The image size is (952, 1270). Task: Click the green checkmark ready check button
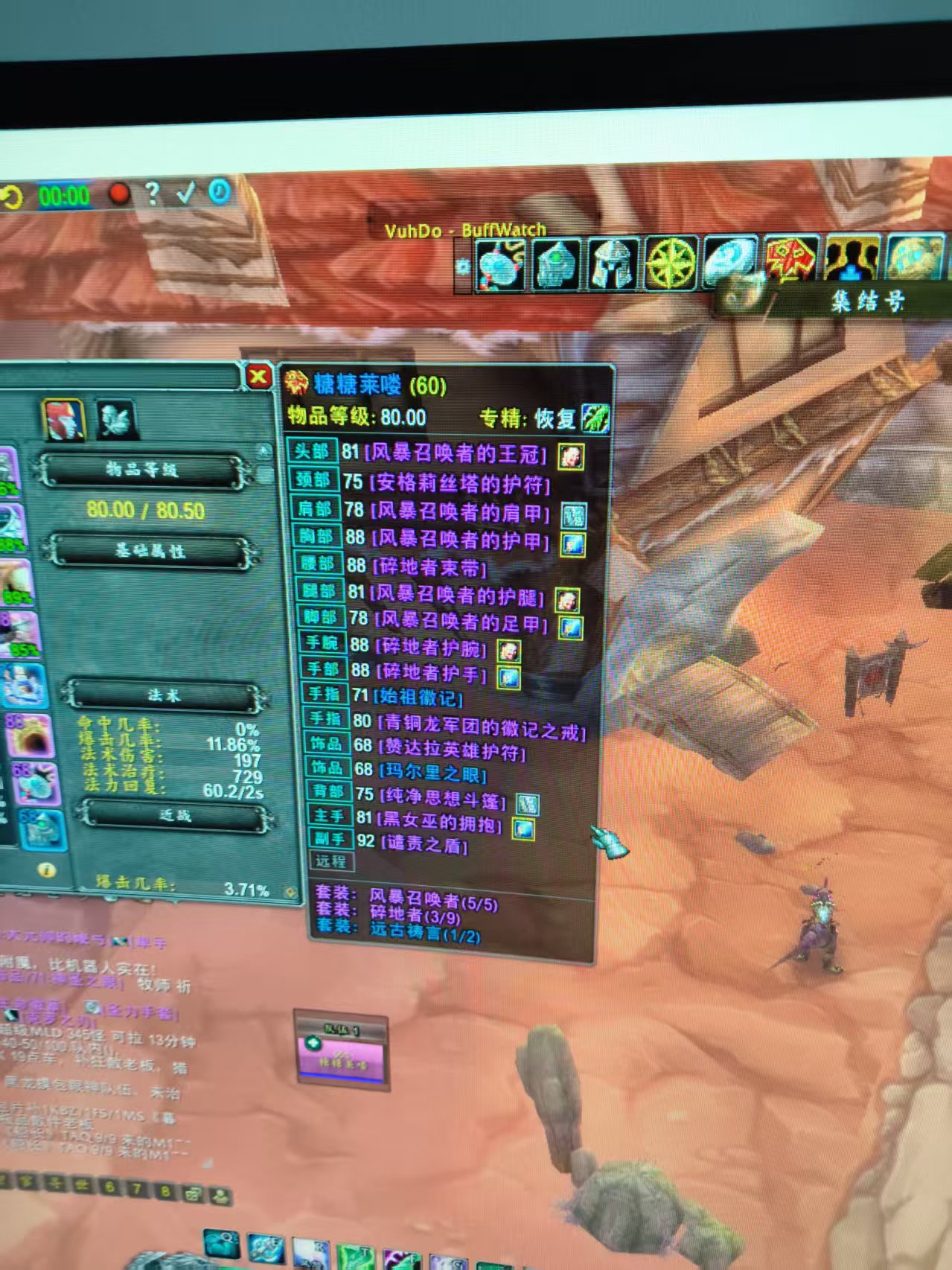coord(185,193)
